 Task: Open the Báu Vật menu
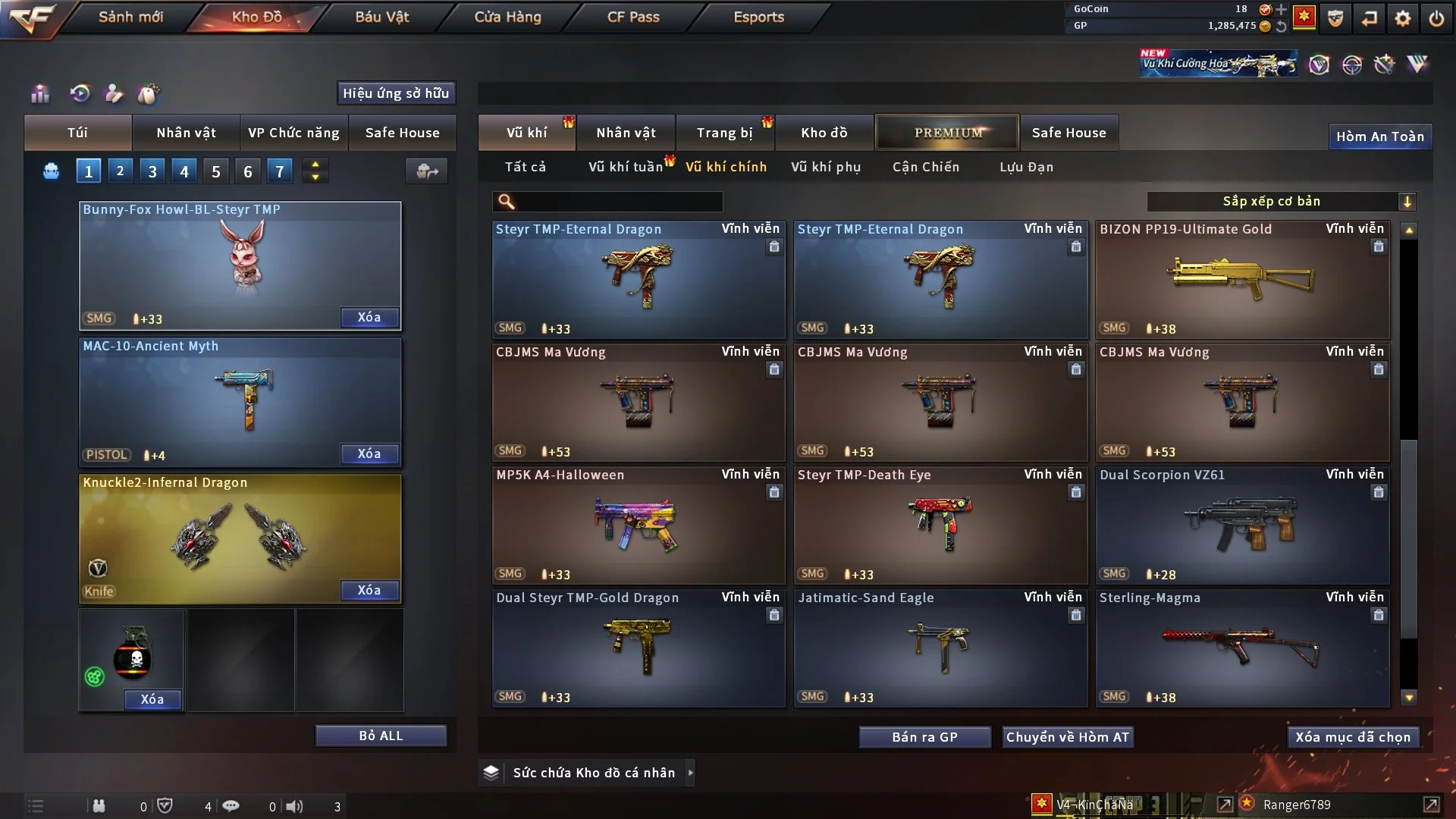coord(381,17)
